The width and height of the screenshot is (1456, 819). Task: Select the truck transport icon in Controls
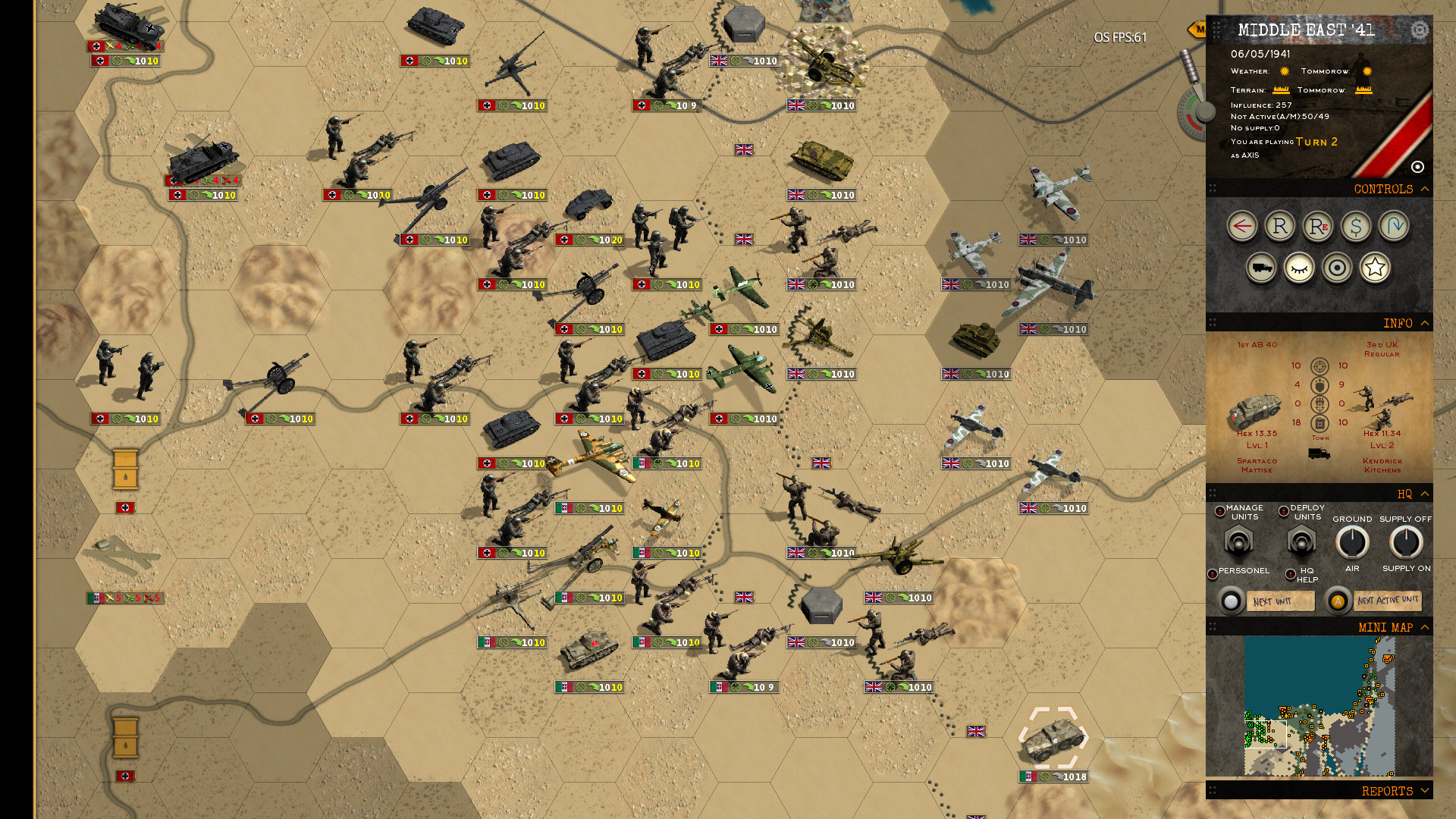click(1260, 268)
